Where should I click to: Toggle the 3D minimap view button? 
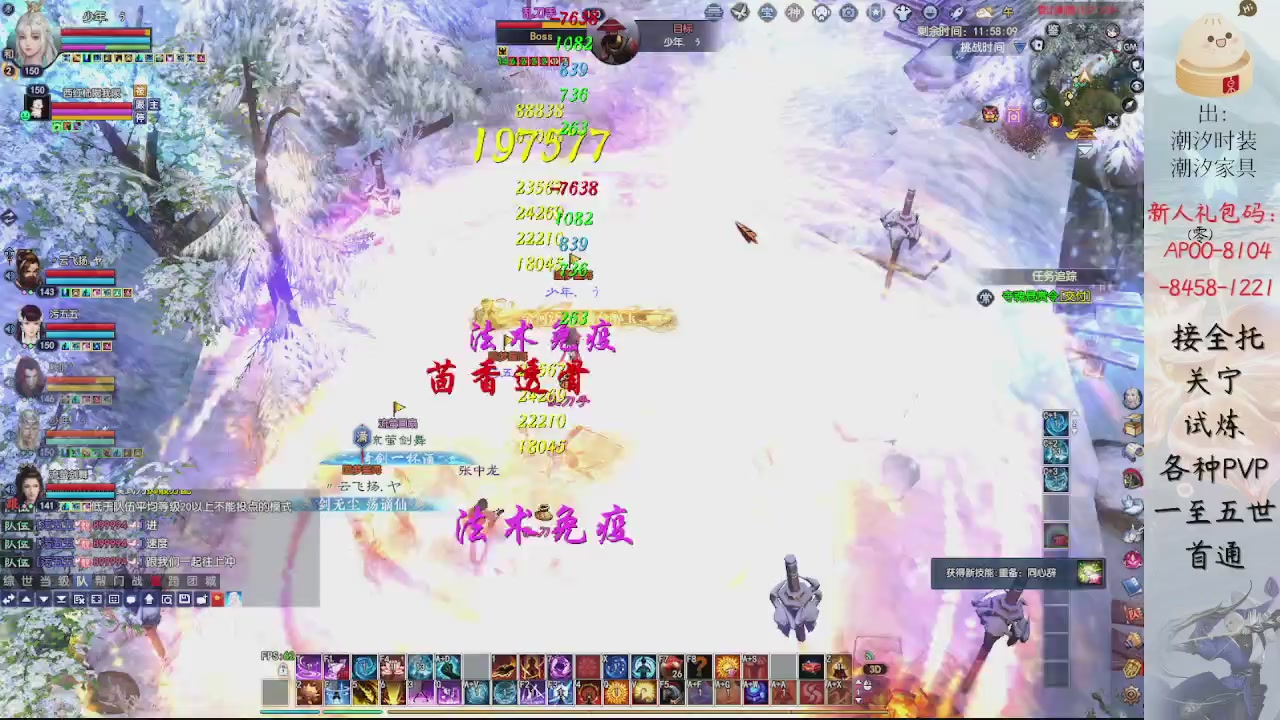[x=875, y=668]
